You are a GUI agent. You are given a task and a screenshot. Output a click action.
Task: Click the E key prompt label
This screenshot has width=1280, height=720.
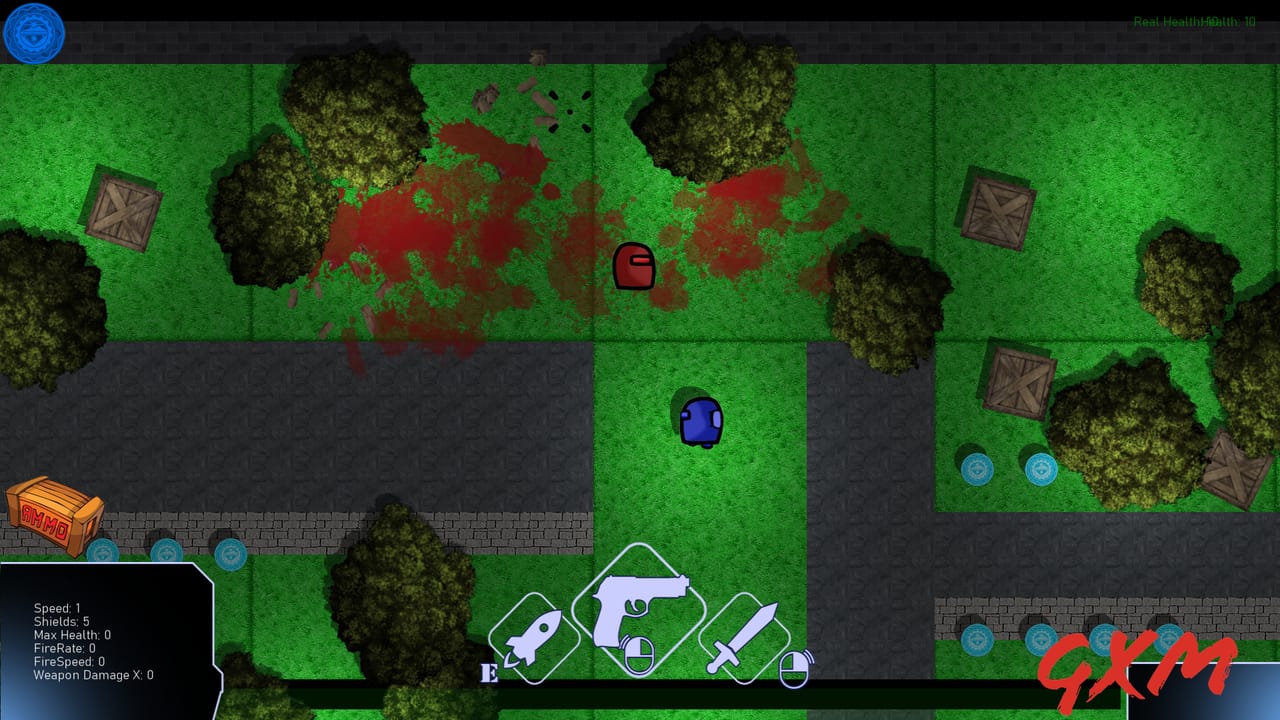(489, 671)
